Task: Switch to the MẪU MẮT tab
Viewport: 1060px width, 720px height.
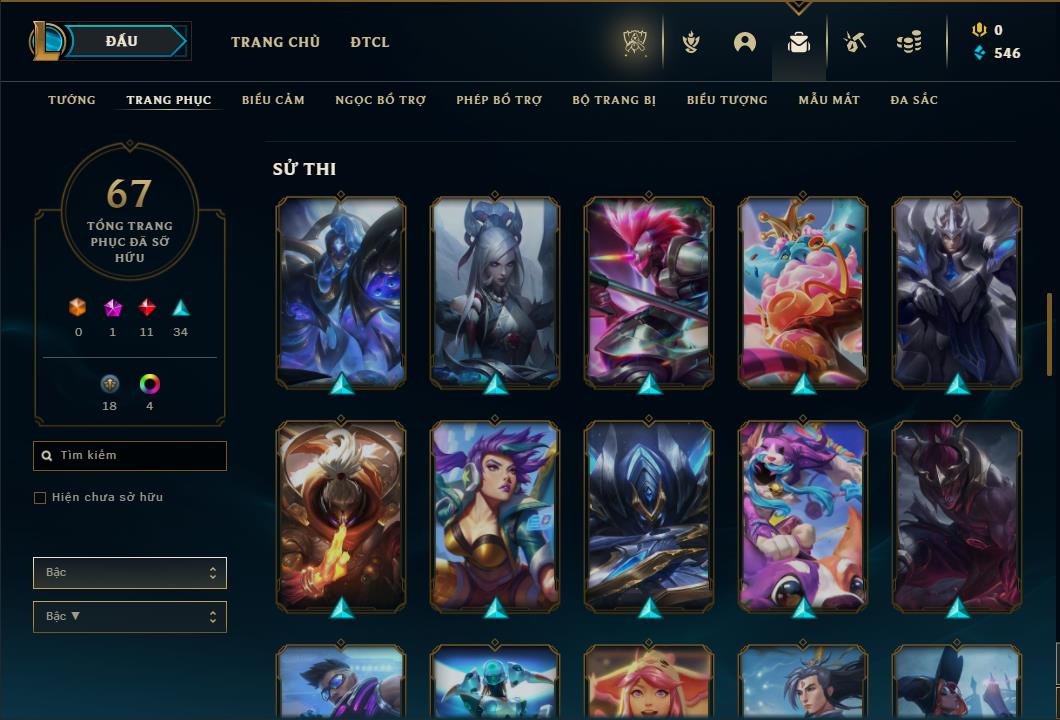Action: click(x=829, y=100)
